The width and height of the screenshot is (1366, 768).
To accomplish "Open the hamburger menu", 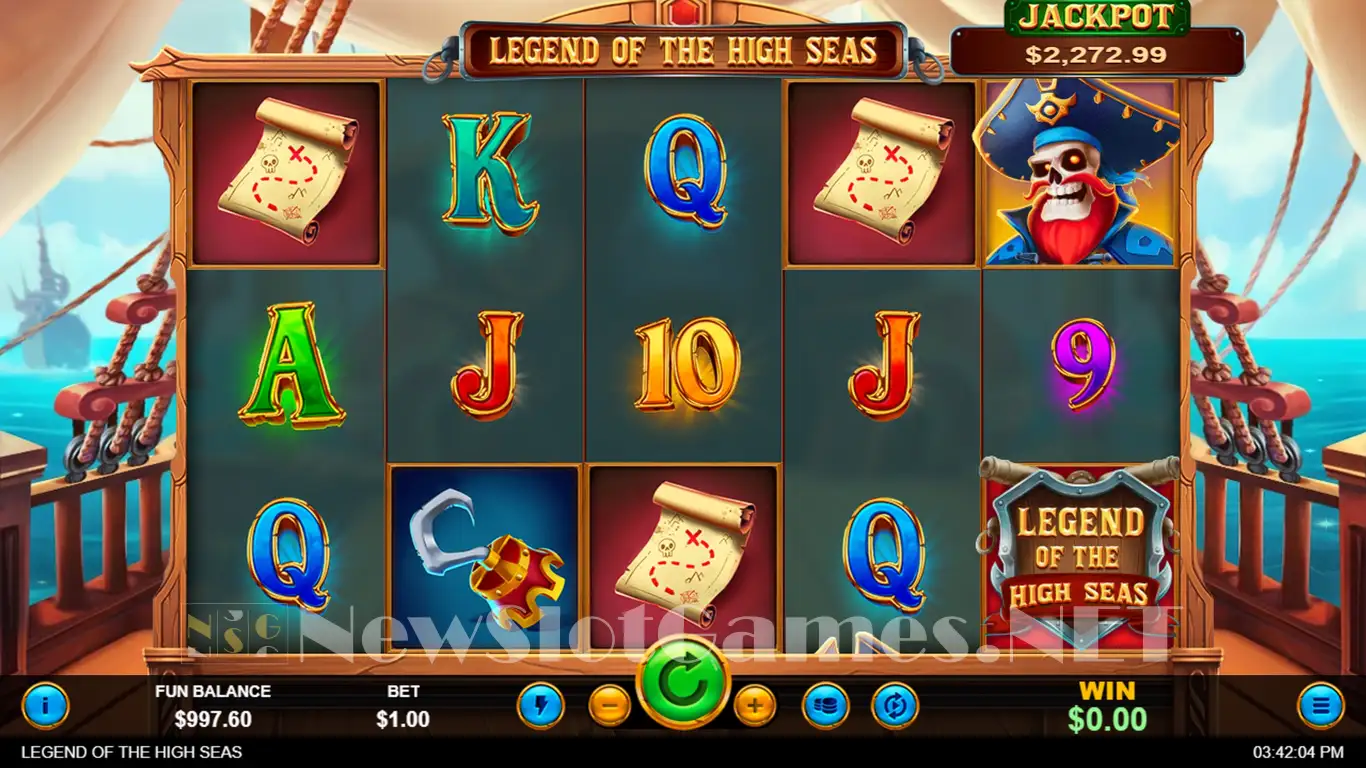I will (1320, 706).
